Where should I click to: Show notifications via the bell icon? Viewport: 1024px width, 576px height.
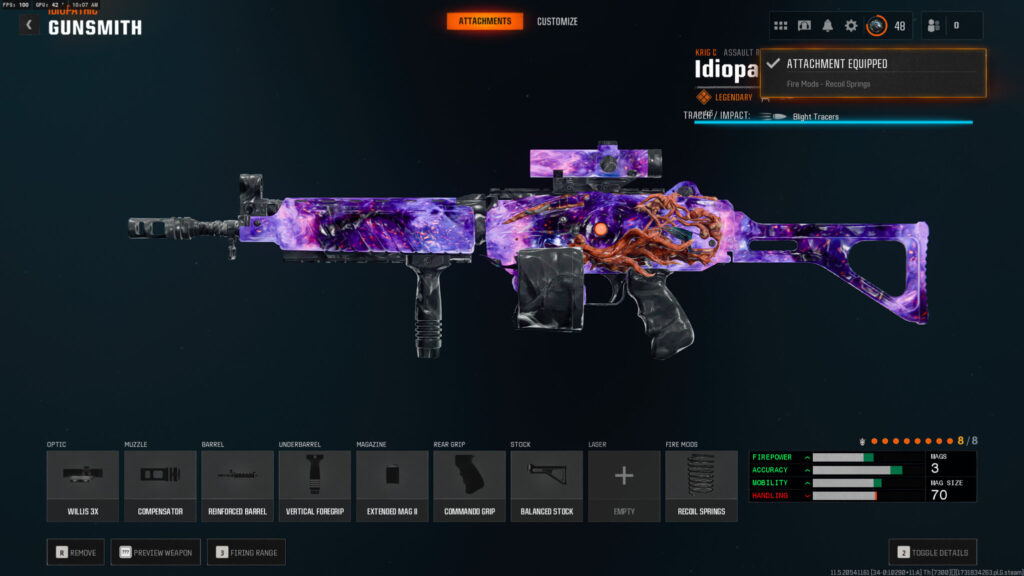(x=828, y=25)
